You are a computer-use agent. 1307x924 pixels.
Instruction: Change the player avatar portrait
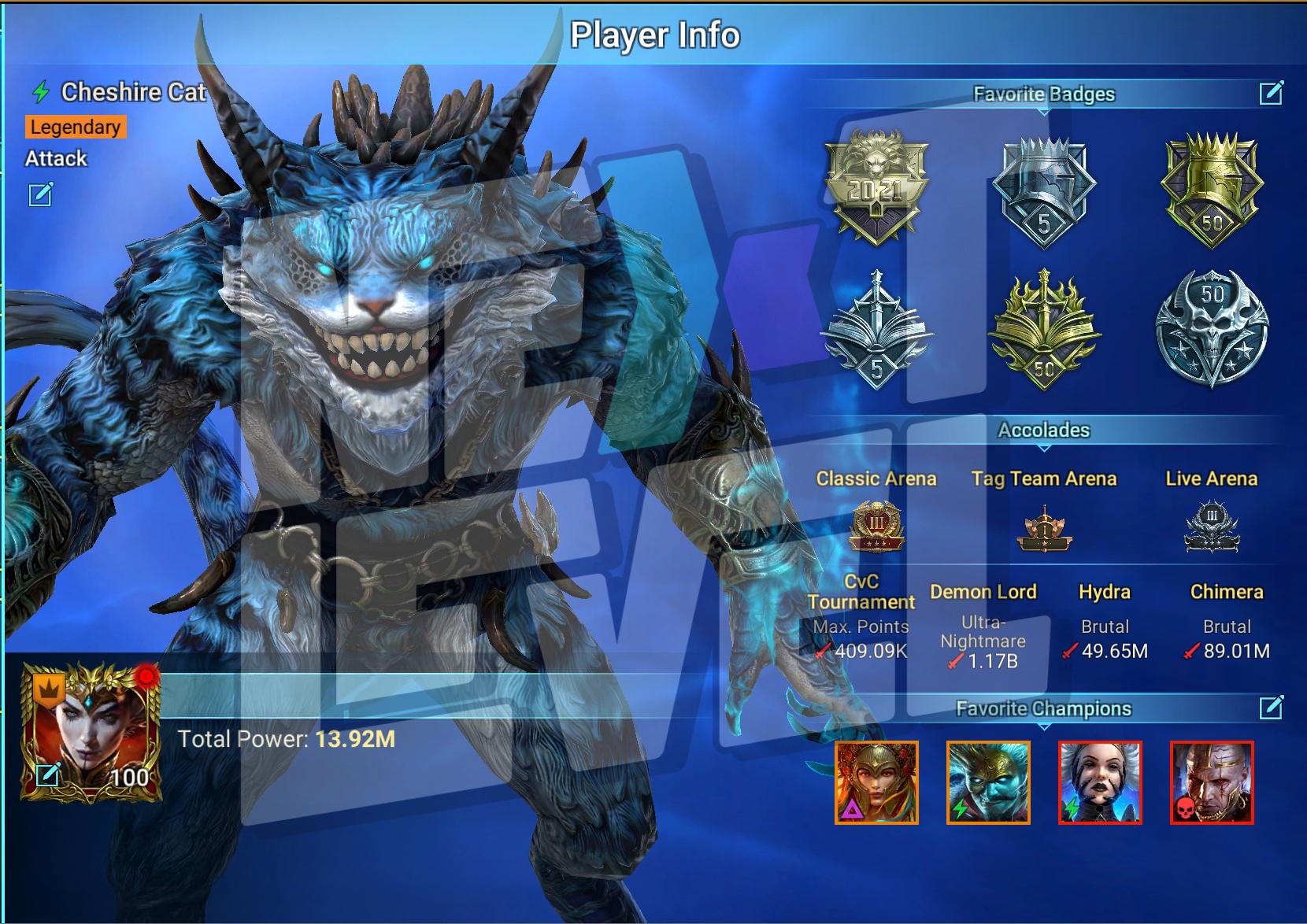click(x=49, y=775)
